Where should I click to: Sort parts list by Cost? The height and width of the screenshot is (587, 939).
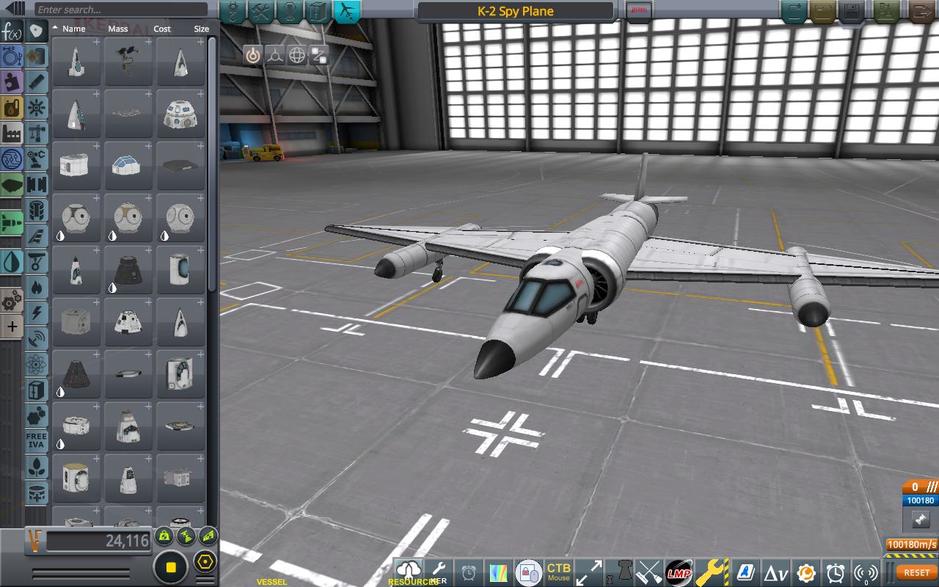[162, 29]
